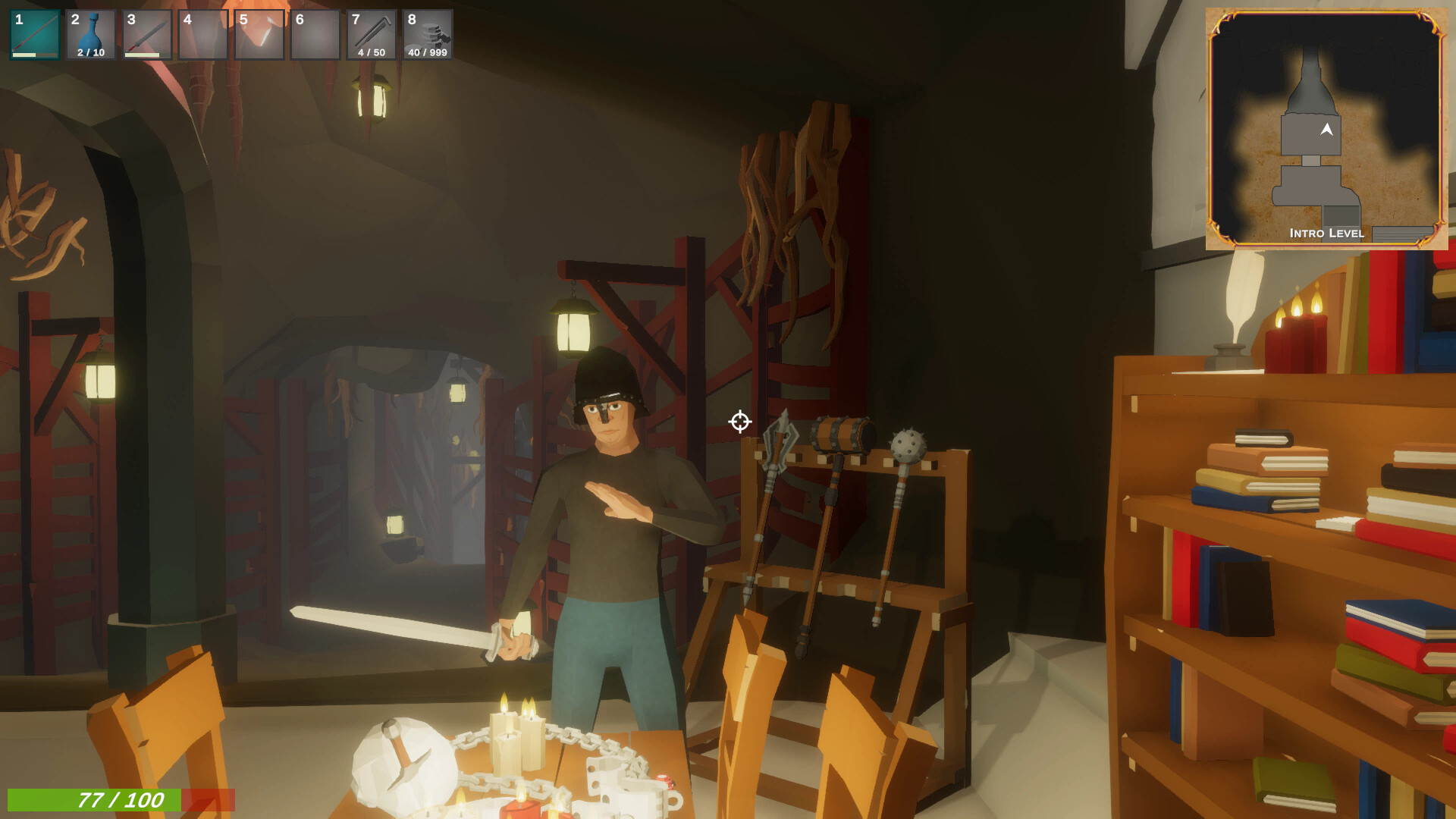Viewport: 1456px width, 819px height.
Task: Select the blue potion in slot 2
Action: (x=89, y=30)
